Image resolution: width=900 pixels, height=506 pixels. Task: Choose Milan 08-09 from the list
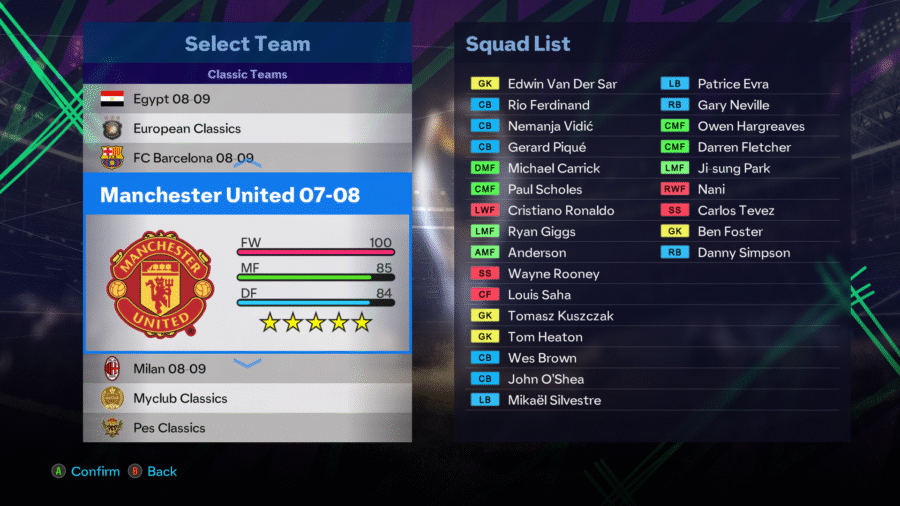tap(247, 369)
